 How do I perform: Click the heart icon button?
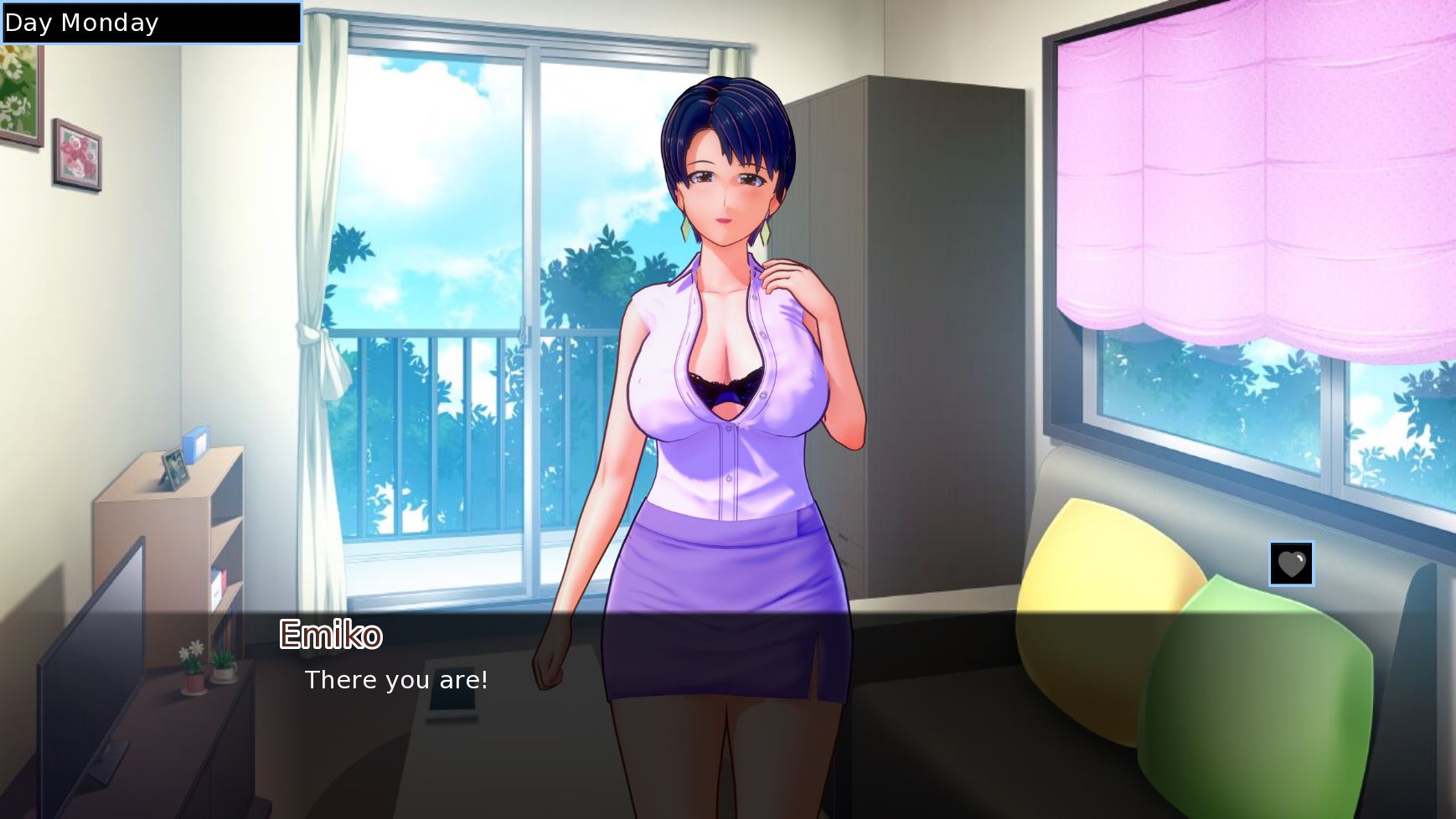coord(1291,564)
